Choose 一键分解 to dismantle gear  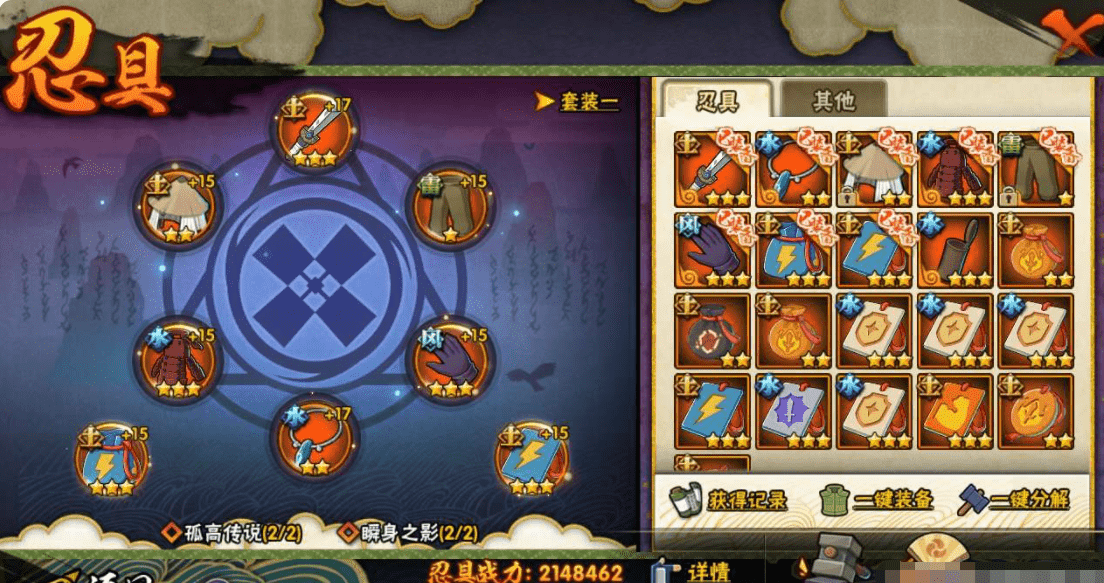[1013, 498]
